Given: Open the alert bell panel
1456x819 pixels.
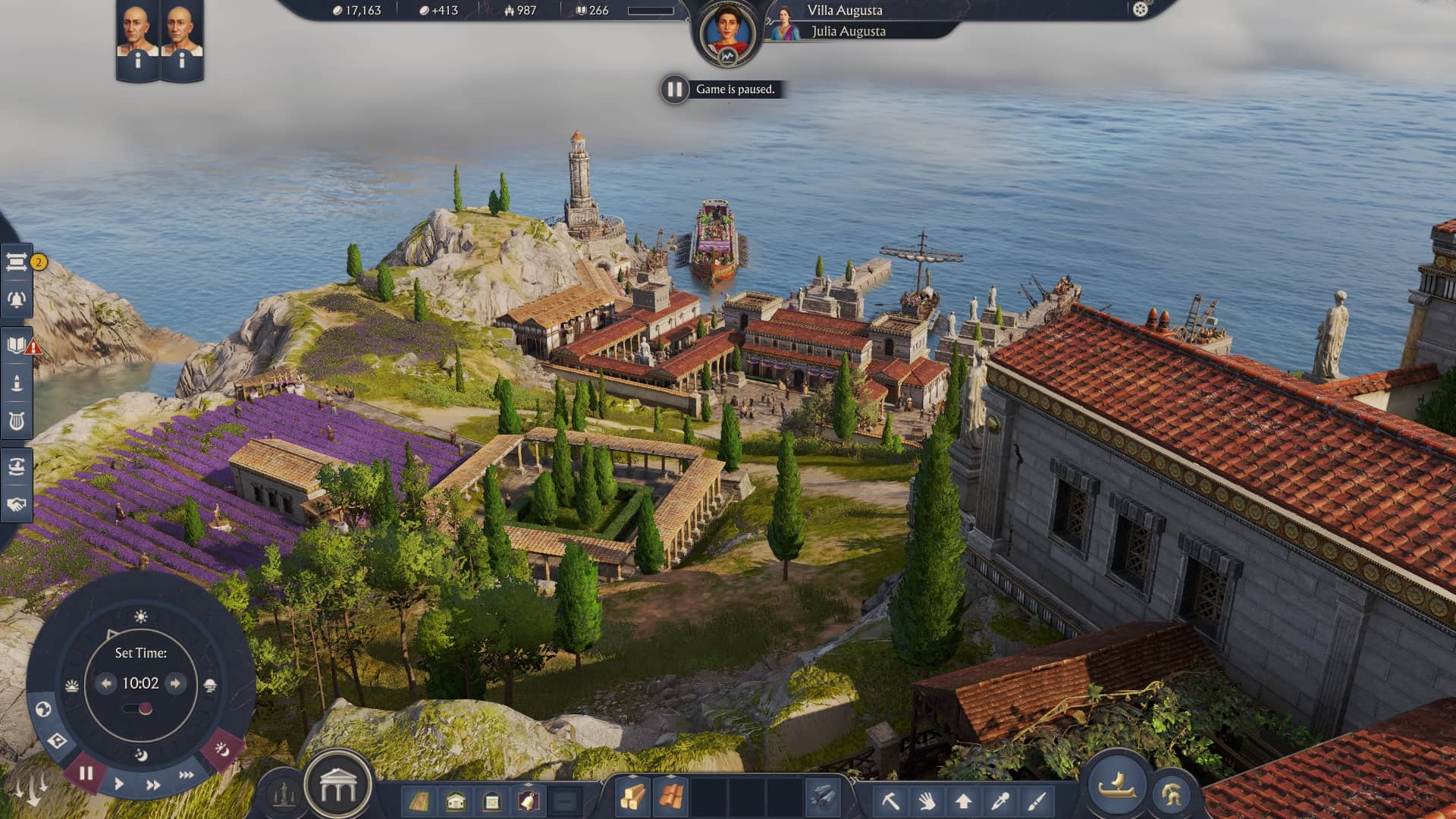Looking at the screenshot, I should click(17, 300).
